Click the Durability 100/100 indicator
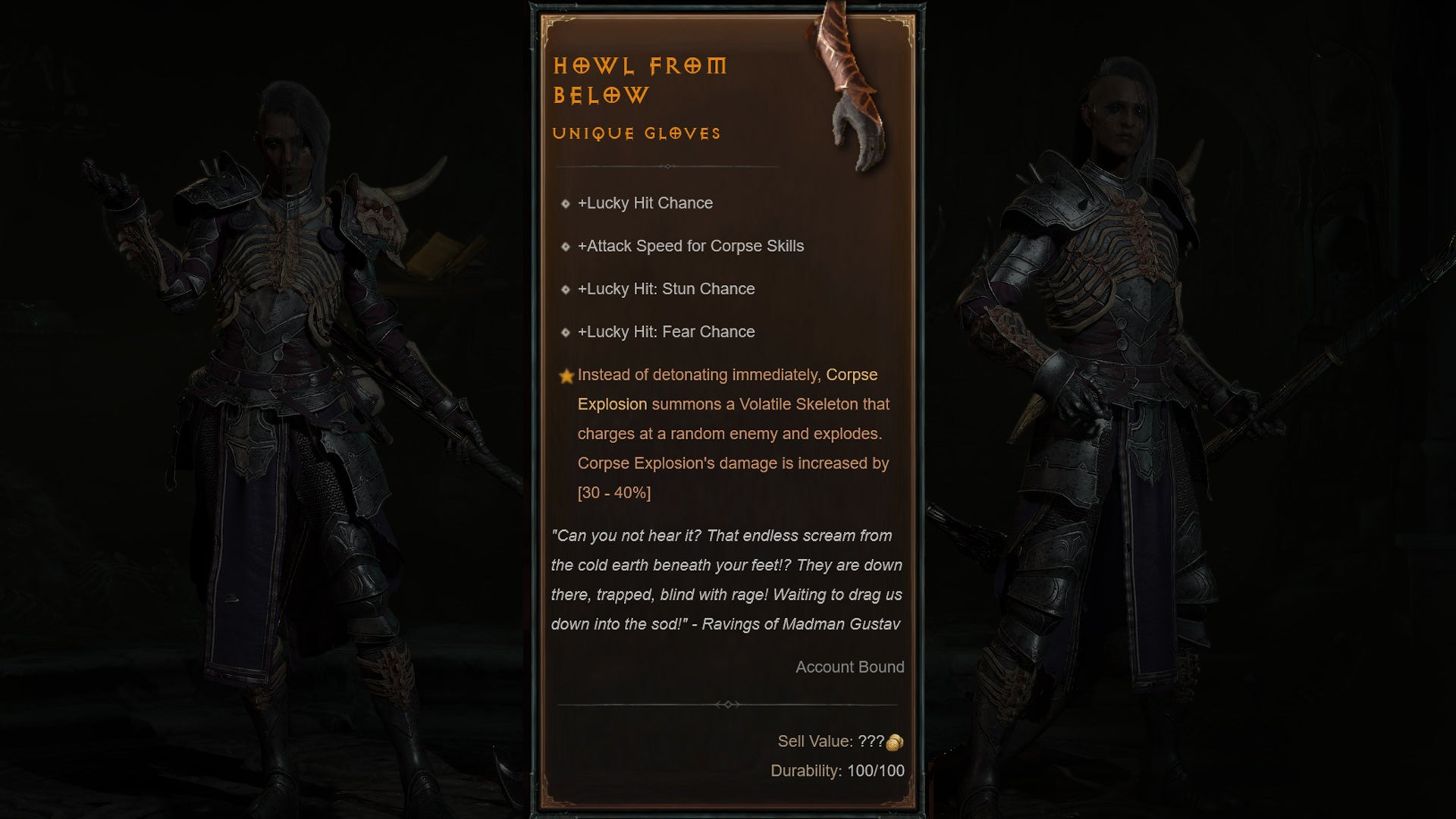1456x819 pixels. coord(836,772)
